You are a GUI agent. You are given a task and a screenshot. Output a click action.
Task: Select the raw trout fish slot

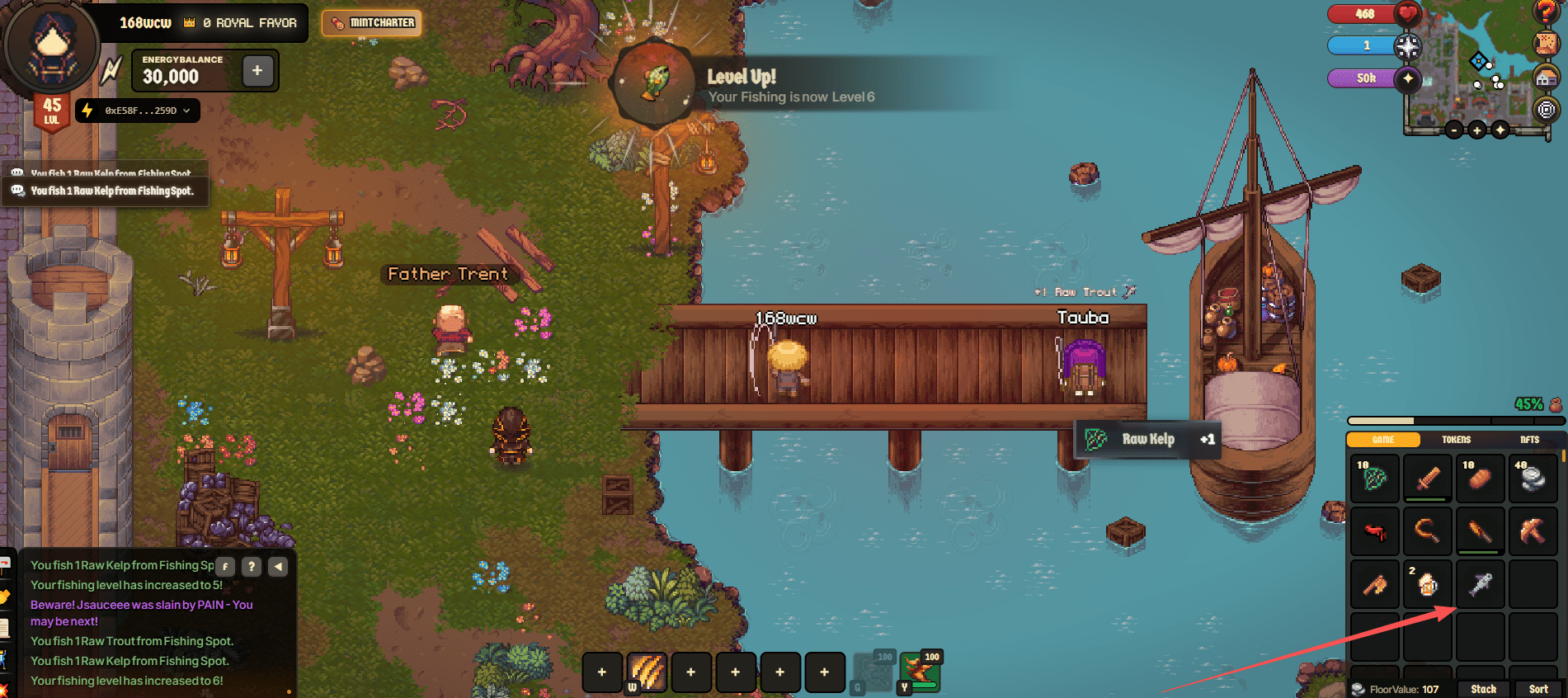tap(1480, 584)
